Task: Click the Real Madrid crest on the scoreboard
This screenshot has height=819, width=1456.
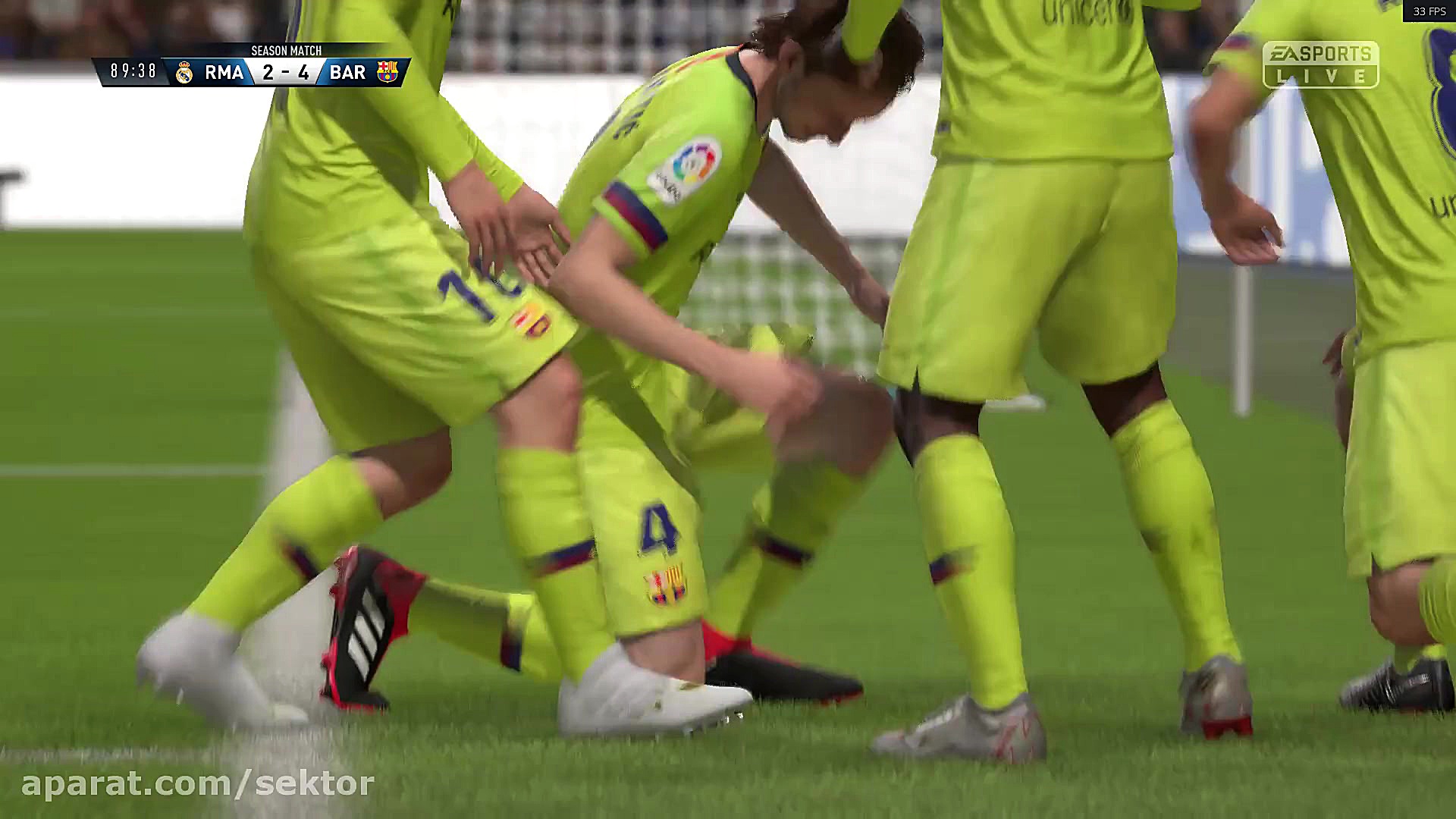Action: (x=184, y=73)
